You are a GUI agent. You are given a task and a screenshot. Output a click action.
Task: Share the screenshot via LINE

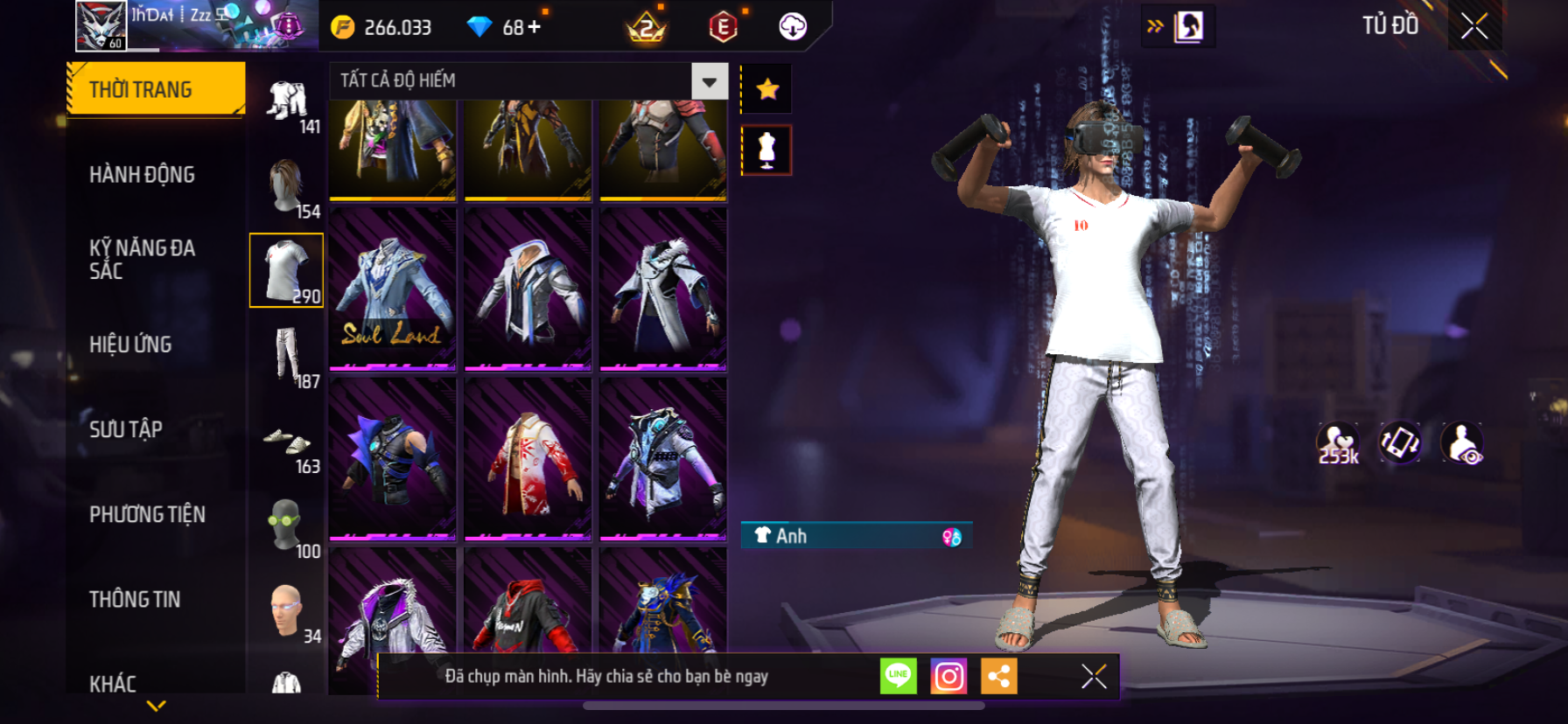click(x=898, y=676)
